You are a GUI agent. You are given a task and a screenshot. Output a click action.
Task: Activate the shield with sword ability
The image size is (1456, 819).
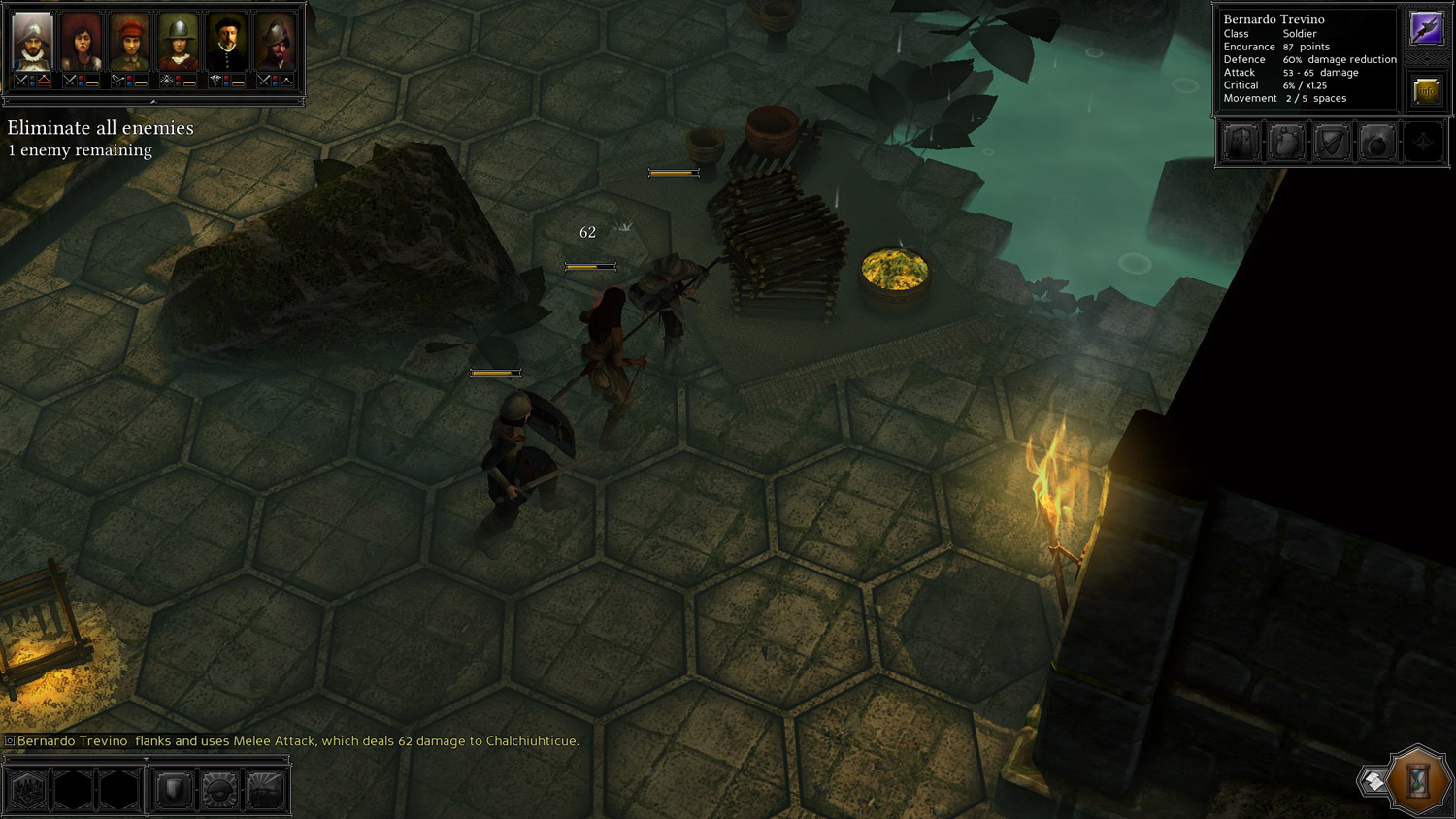1332,144
